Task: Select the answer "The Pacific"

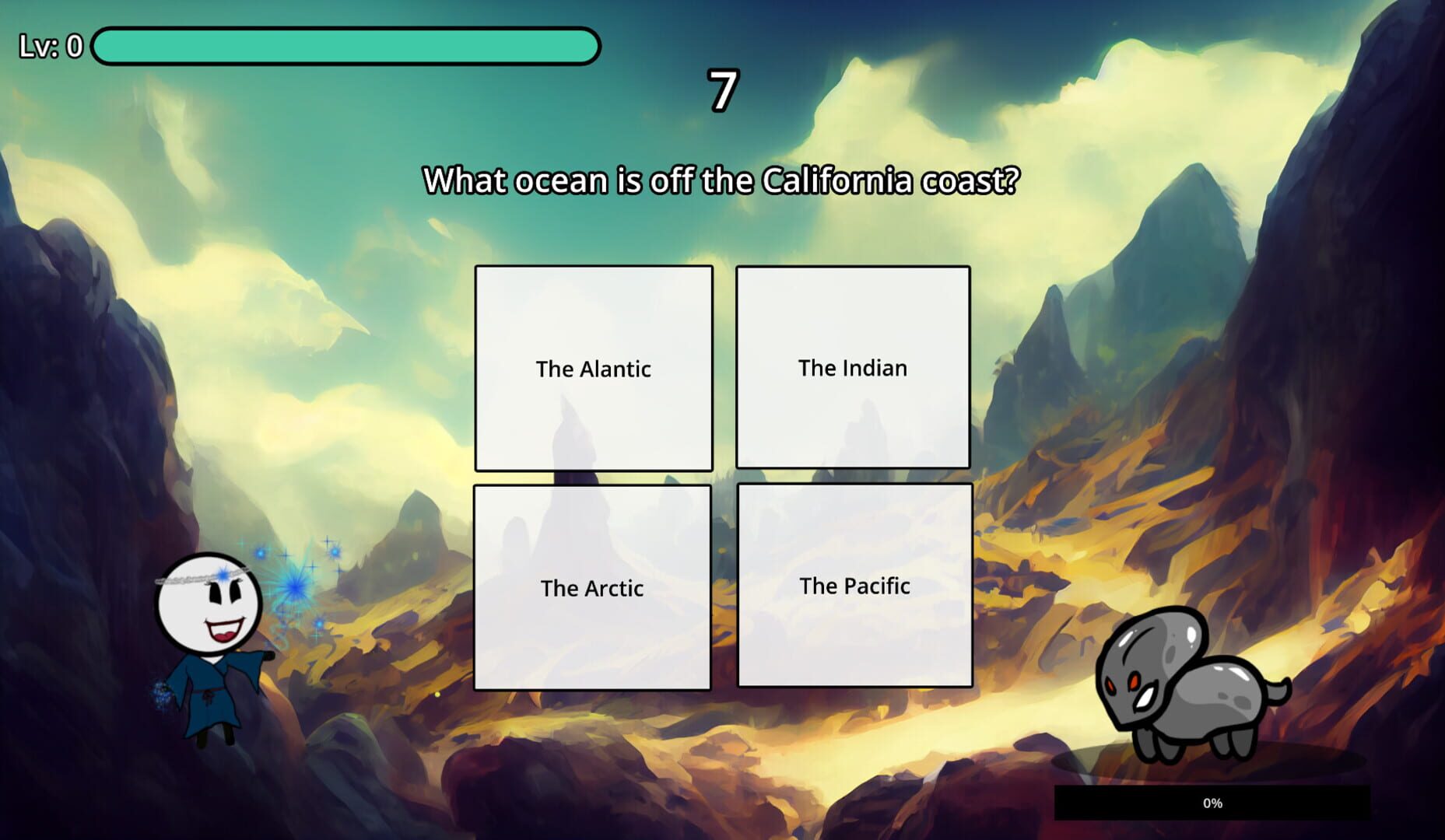Action: click(854, 585)
